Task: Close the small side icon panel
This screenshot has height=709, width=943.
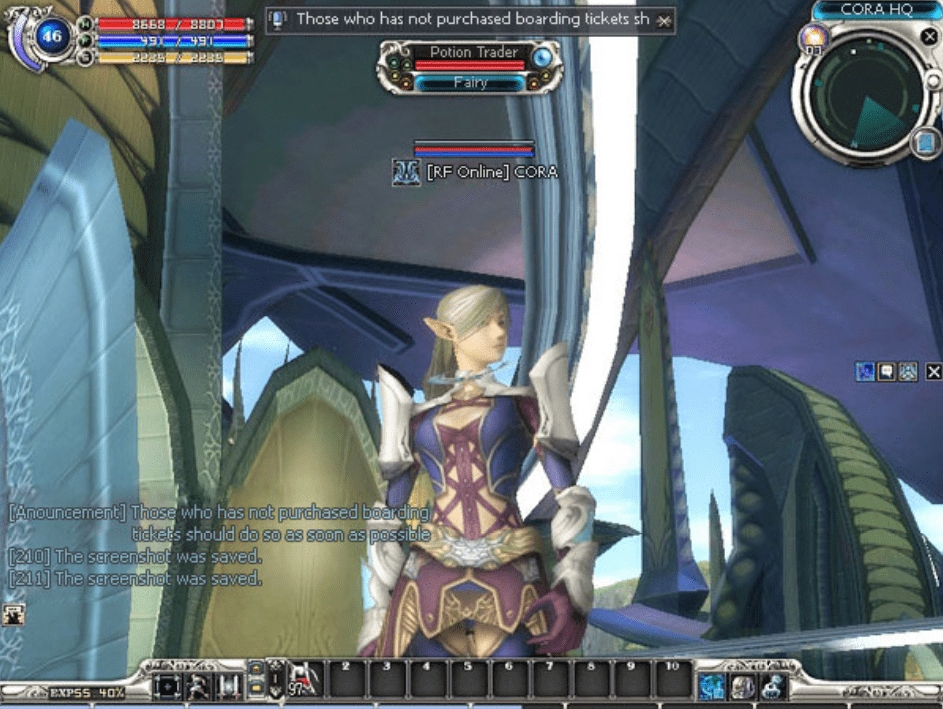Action: 933,372
